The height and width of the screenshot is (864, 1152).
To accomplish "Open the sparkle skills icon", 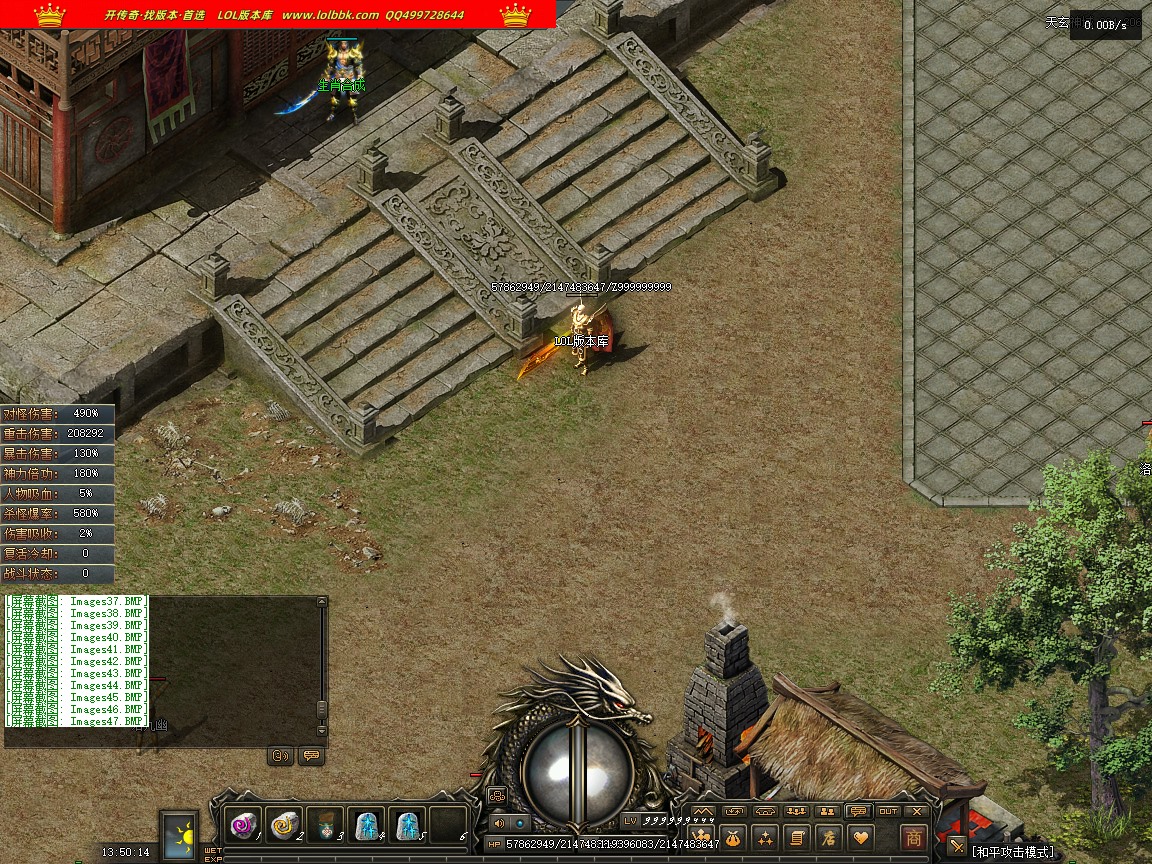I will pyautogui.click(x=765, y=837).
